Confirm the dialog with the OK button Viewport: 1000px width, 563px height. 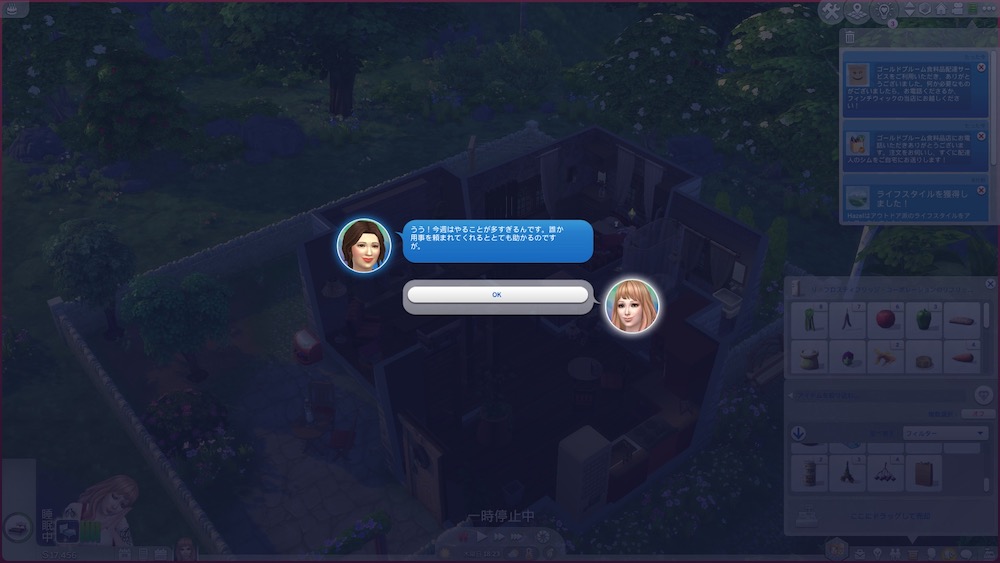(497, 295)
